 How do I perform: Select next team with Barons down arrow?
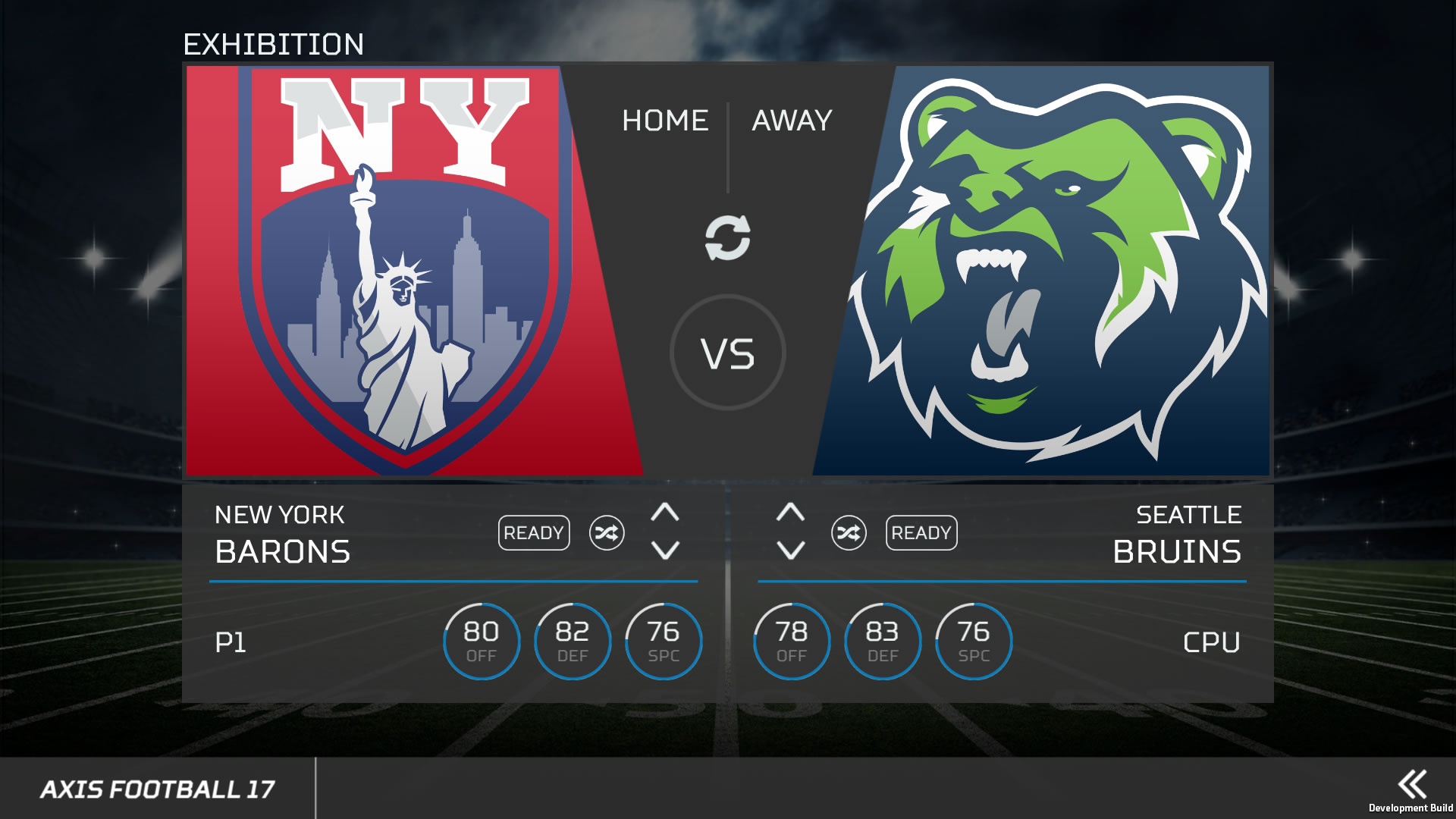click(665, 550)
